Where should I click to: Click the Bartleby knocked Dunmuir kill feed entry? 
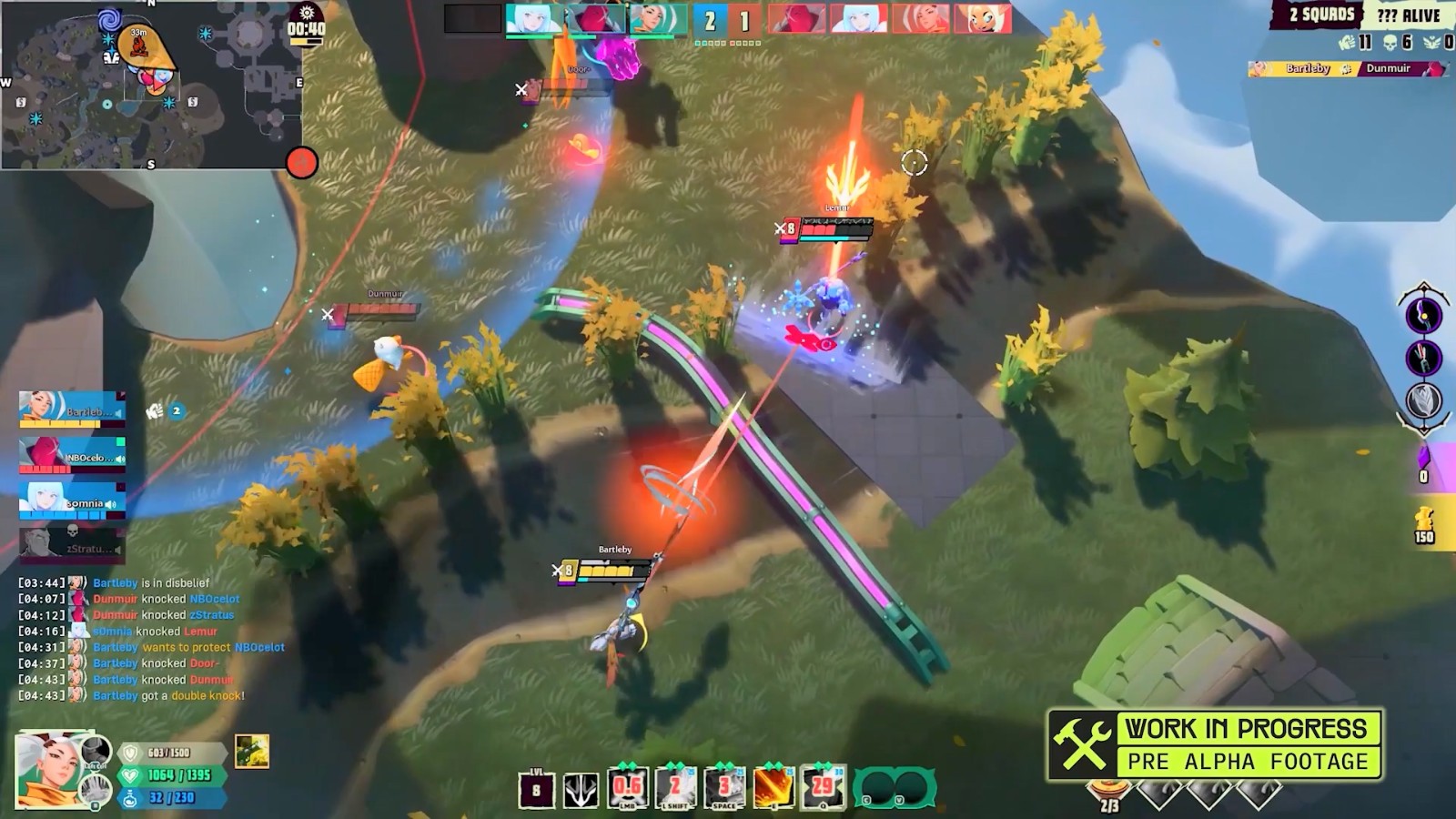[163, 680]
